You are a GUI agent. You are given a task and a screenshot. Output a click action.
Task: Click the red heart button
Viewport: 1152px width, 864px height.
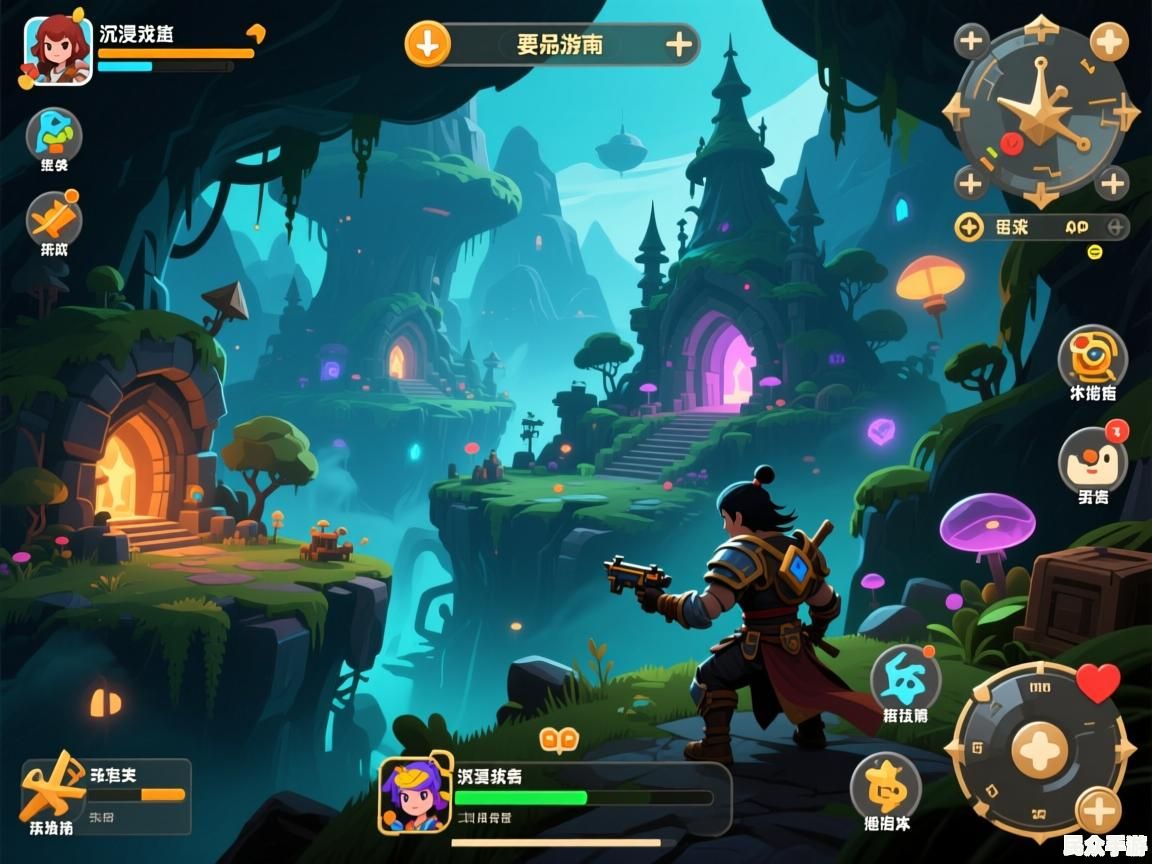point(1098,683)
